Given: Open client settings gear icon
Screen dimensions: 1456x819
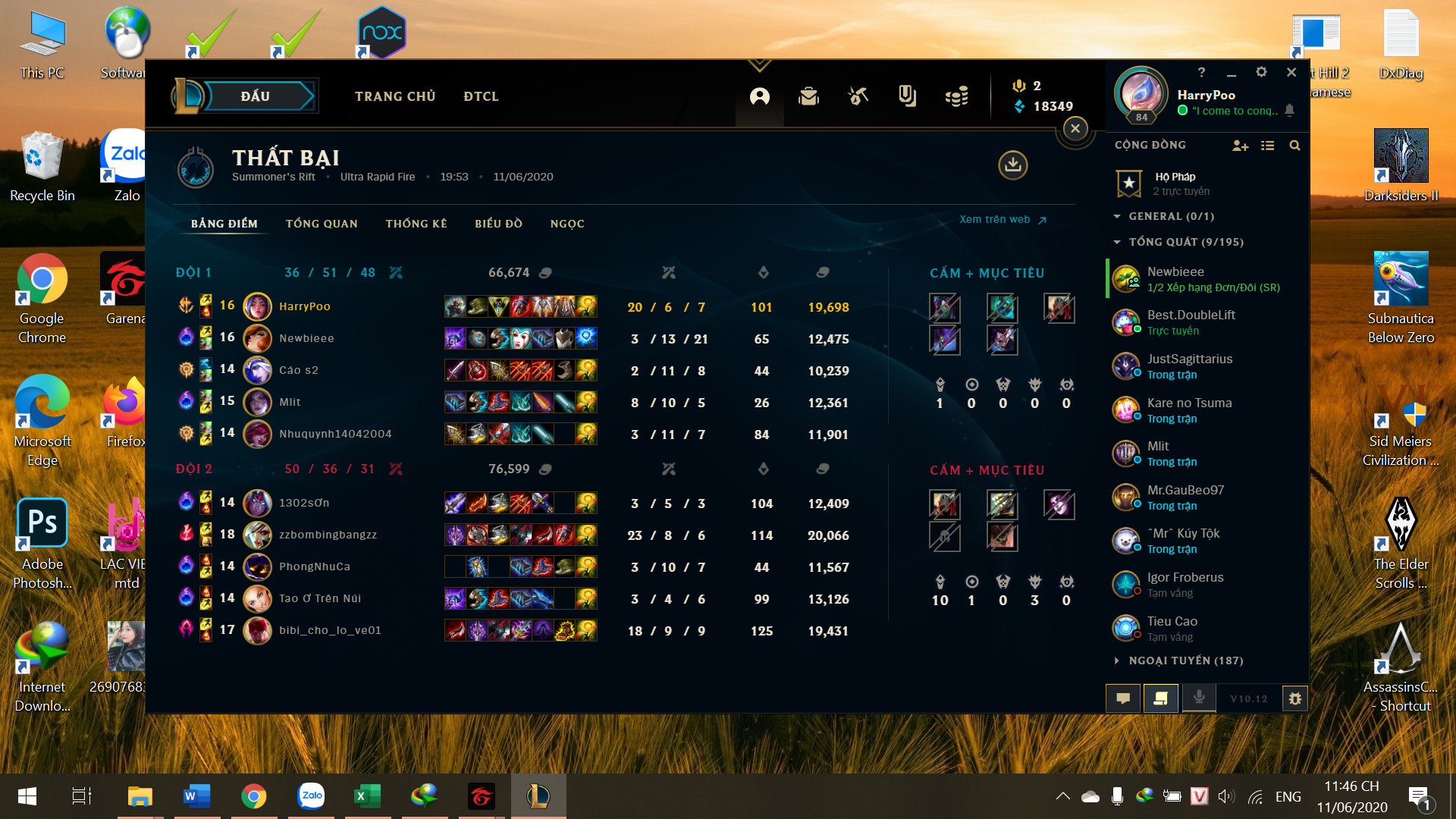Looking at the screenshot, I should click(1261, 72).
